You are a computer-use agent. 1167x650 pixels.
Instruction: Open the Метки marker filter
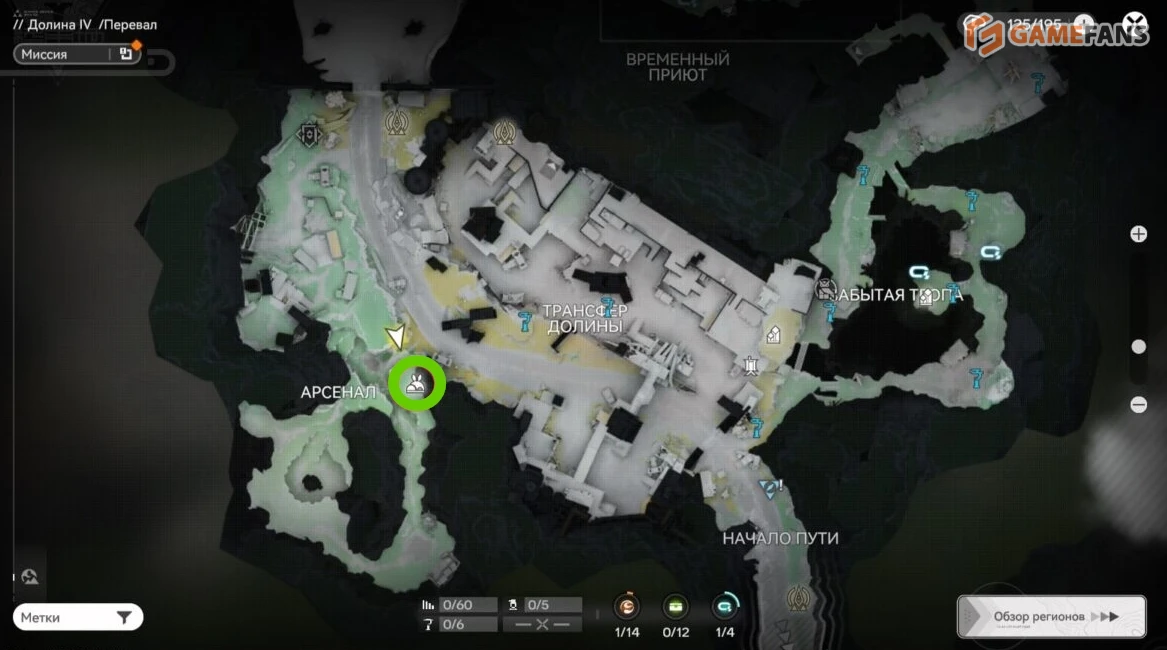78,618
